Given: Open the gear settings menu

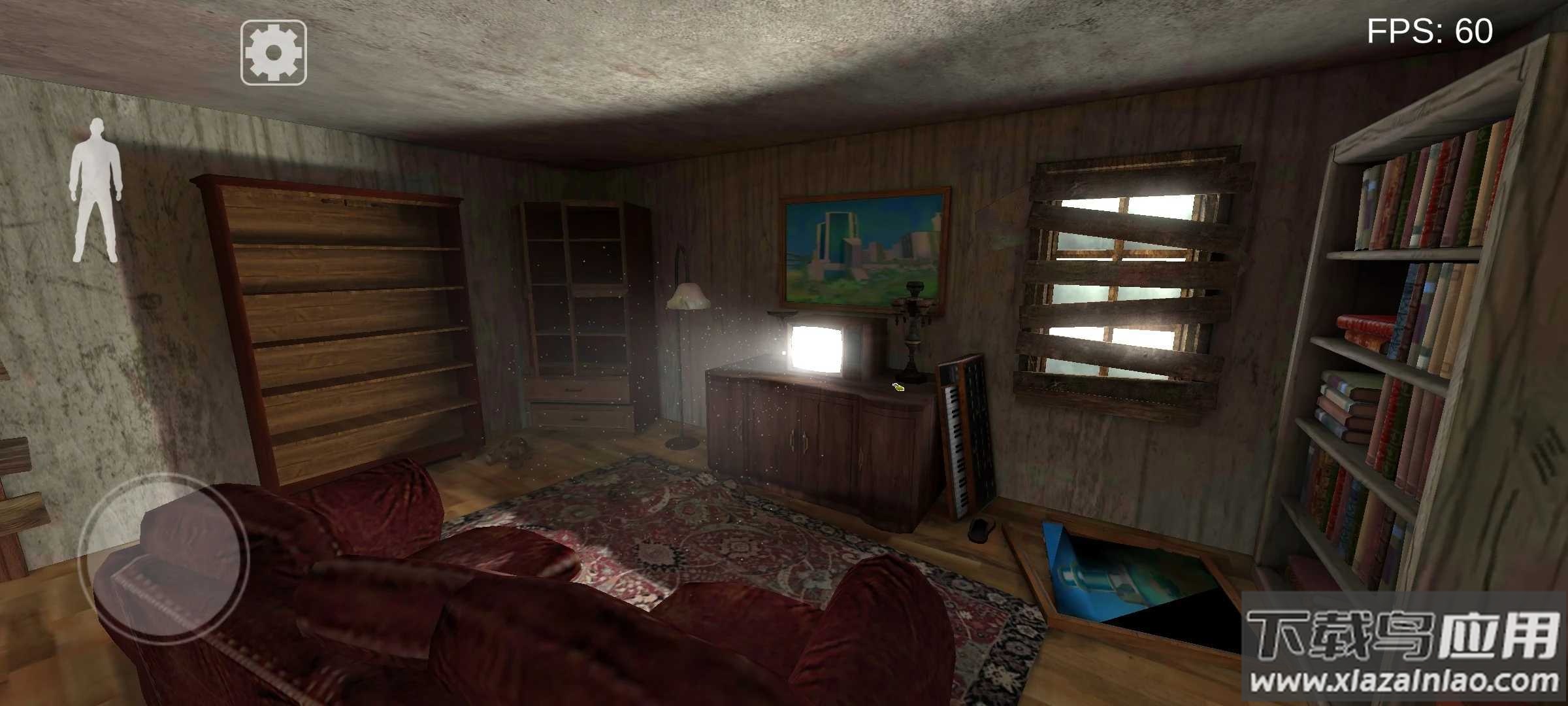Looking at the screenshot, I should pyautogui.click(x=274, y=52).
